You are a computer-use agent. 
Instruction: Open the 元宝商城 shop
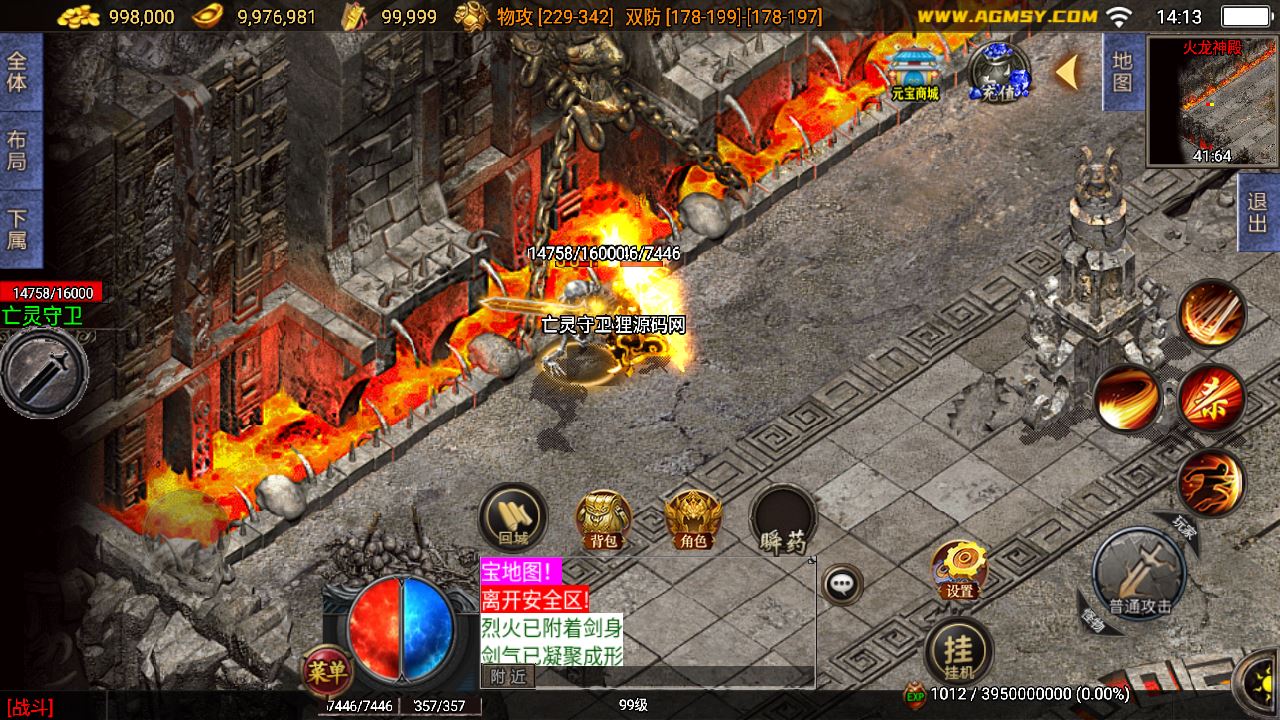pyautogui.click(x=915, y=72)
